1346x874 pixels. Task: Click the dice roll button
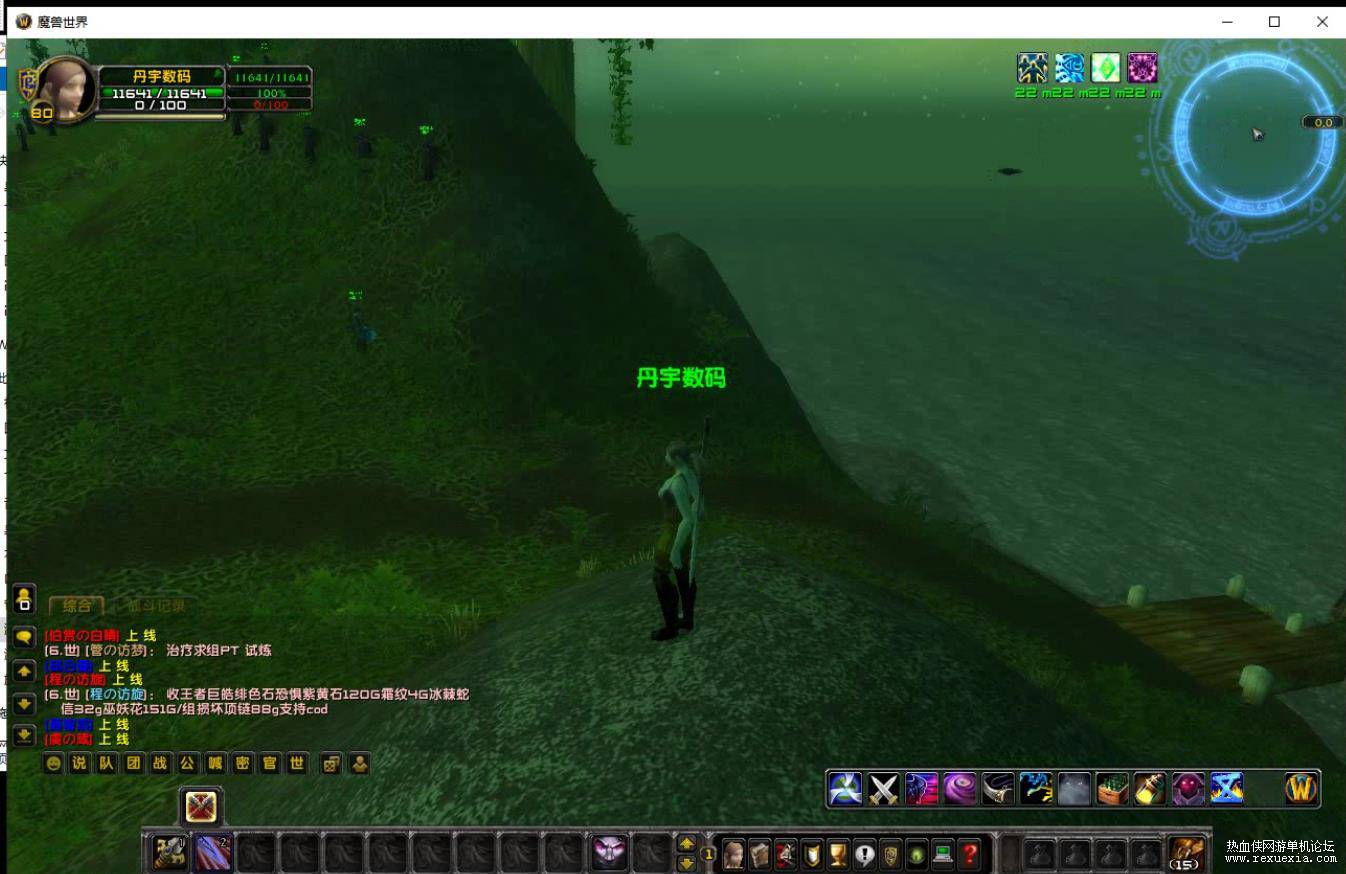[331, 763]
